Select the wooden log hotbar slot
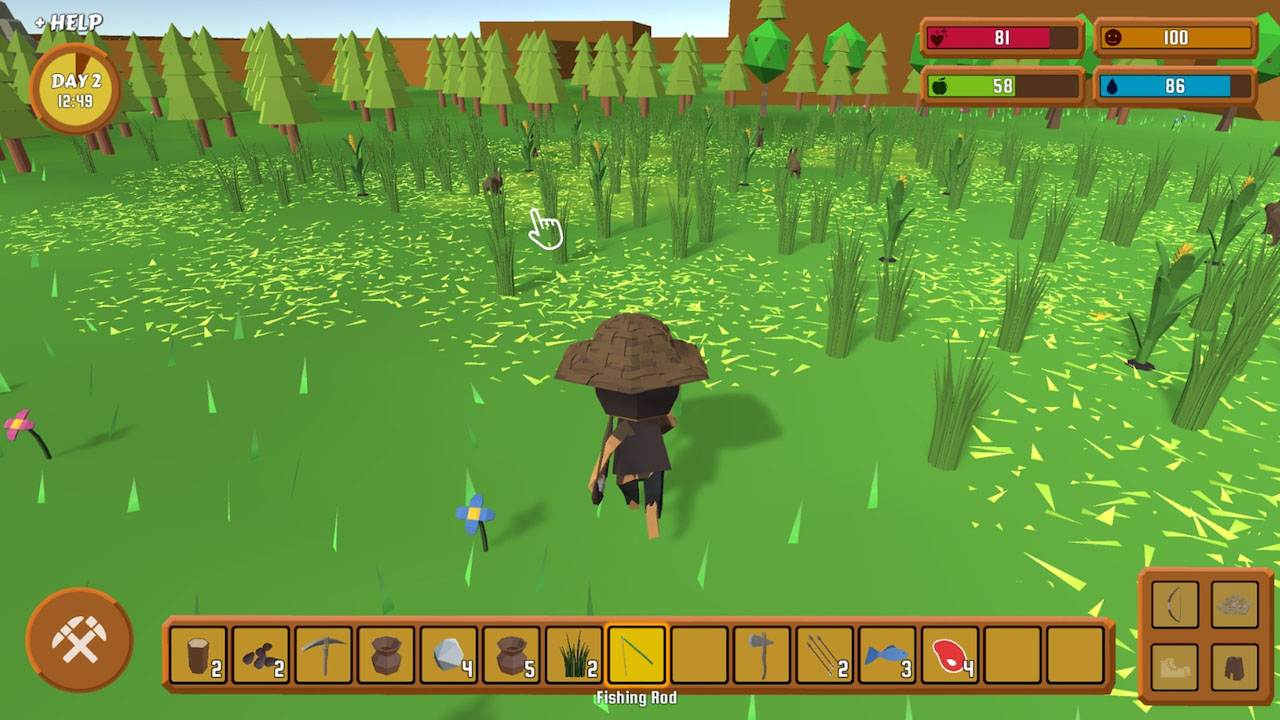 point(196,650)
